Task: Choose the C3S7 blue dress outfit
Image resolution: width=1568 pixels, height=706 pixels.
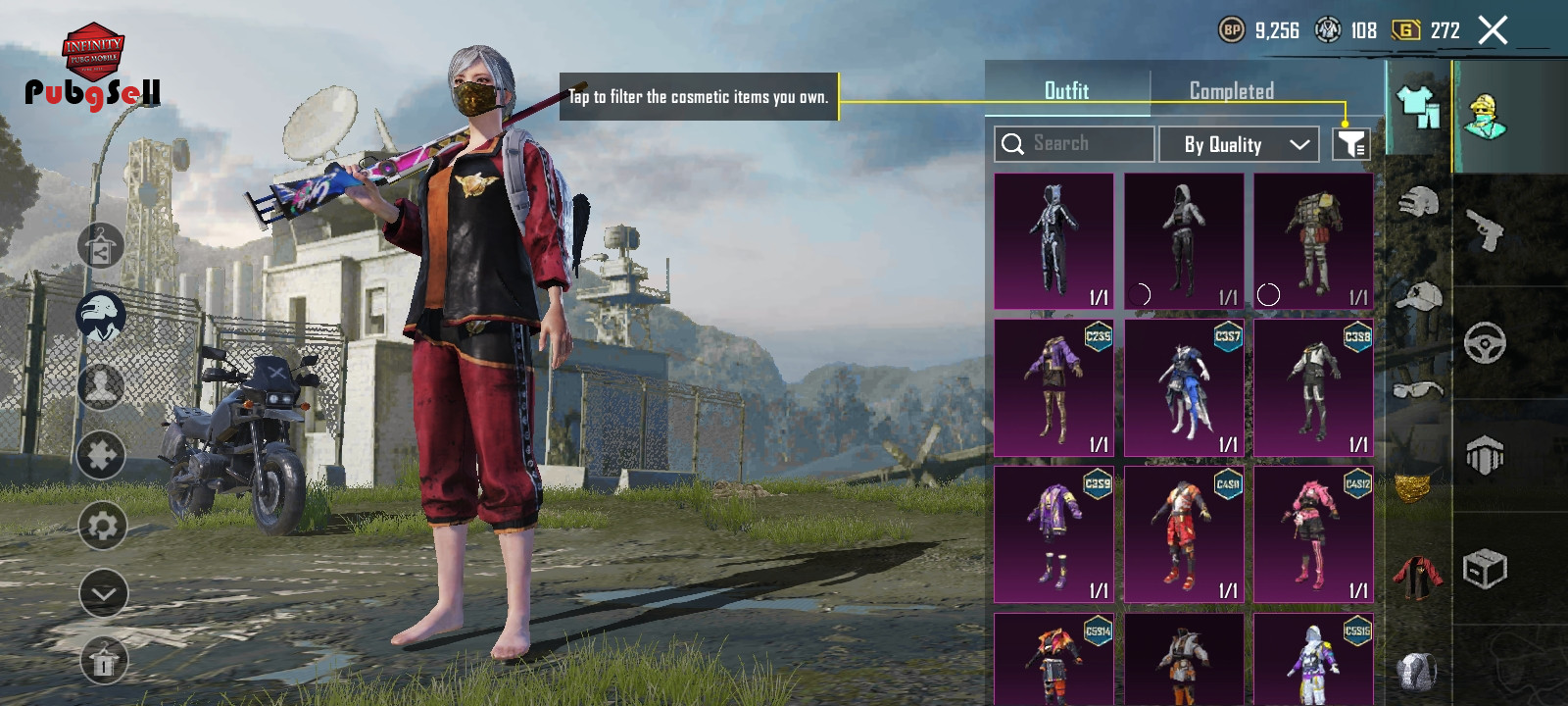Action: tap(1184, 387)
